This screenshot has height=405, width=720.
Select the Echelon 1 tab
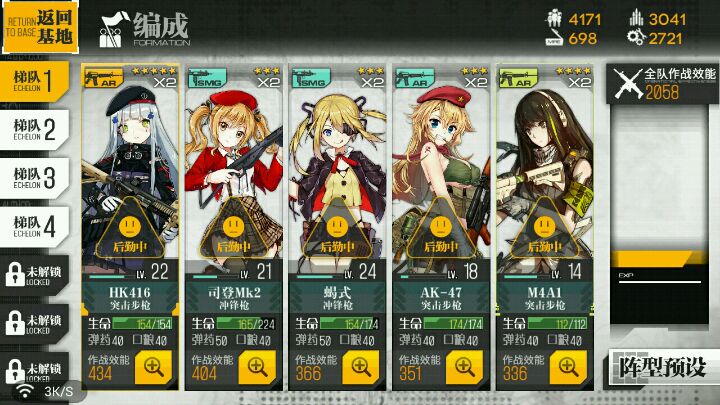tap(34, 78)
